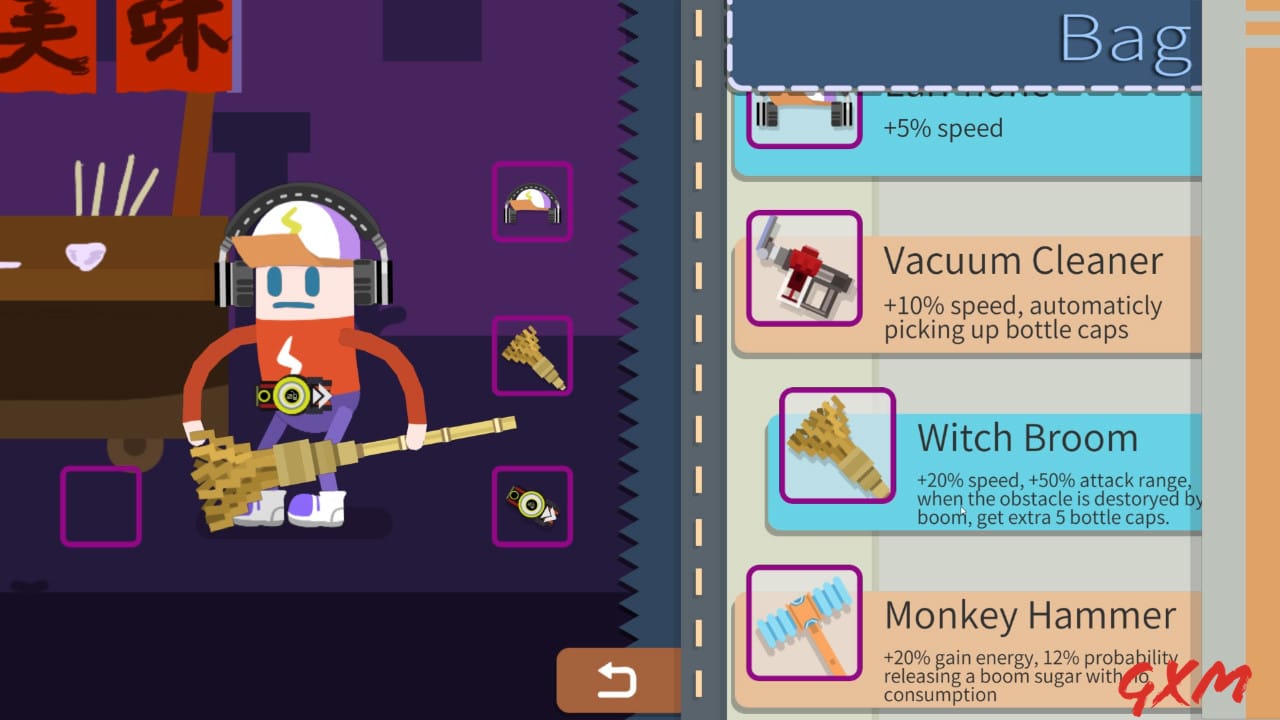Click the equipped Earphone slot beside the character
This screenshot has width=1280, height=720.
(x=531, y=200)
